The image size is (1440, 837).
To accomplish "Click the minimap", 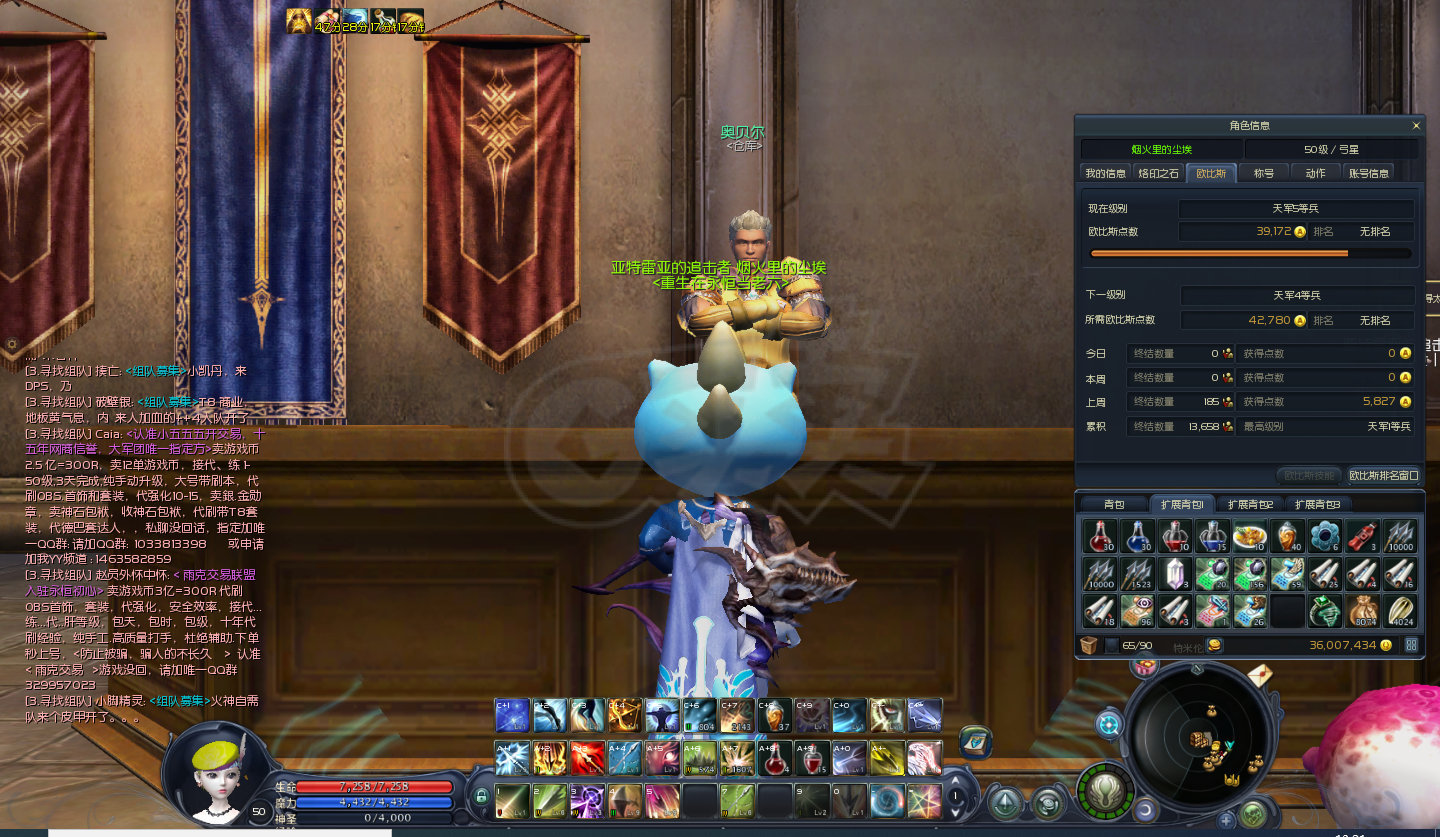I will point(1198,741).
